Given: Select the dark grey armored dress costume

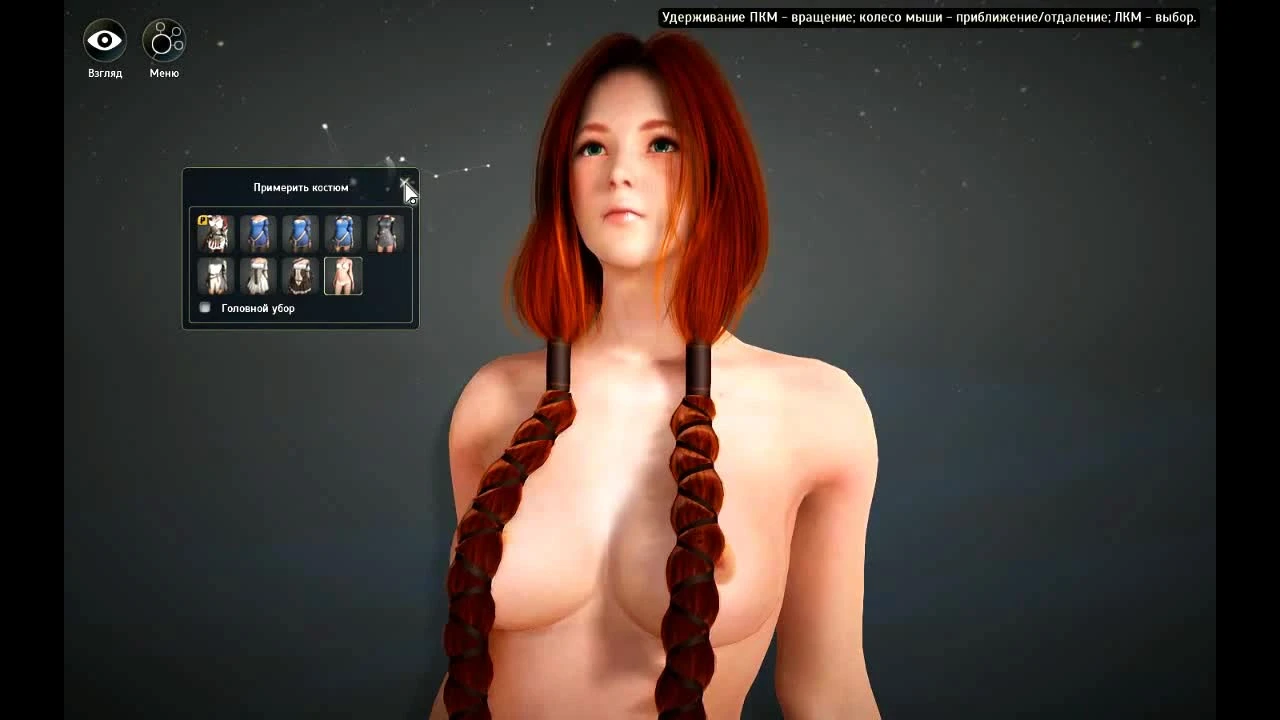Looking at the screenshot, I should [386, 232].
